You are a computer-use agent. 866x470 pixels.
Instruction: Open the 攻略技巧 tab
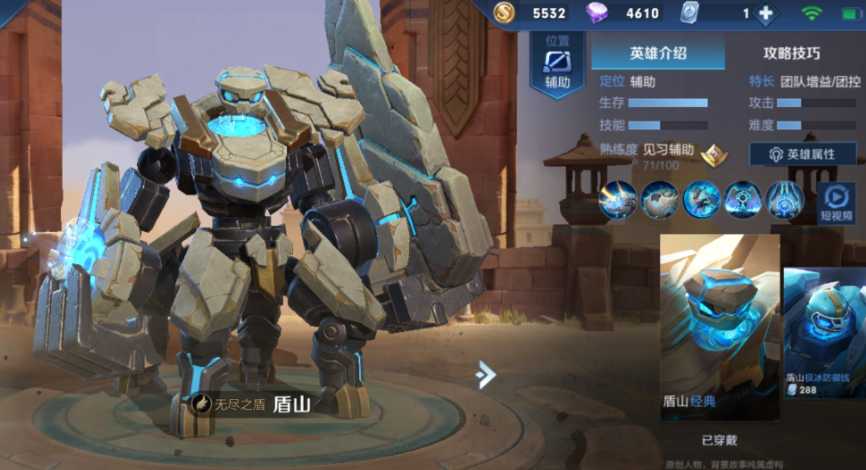791,53
